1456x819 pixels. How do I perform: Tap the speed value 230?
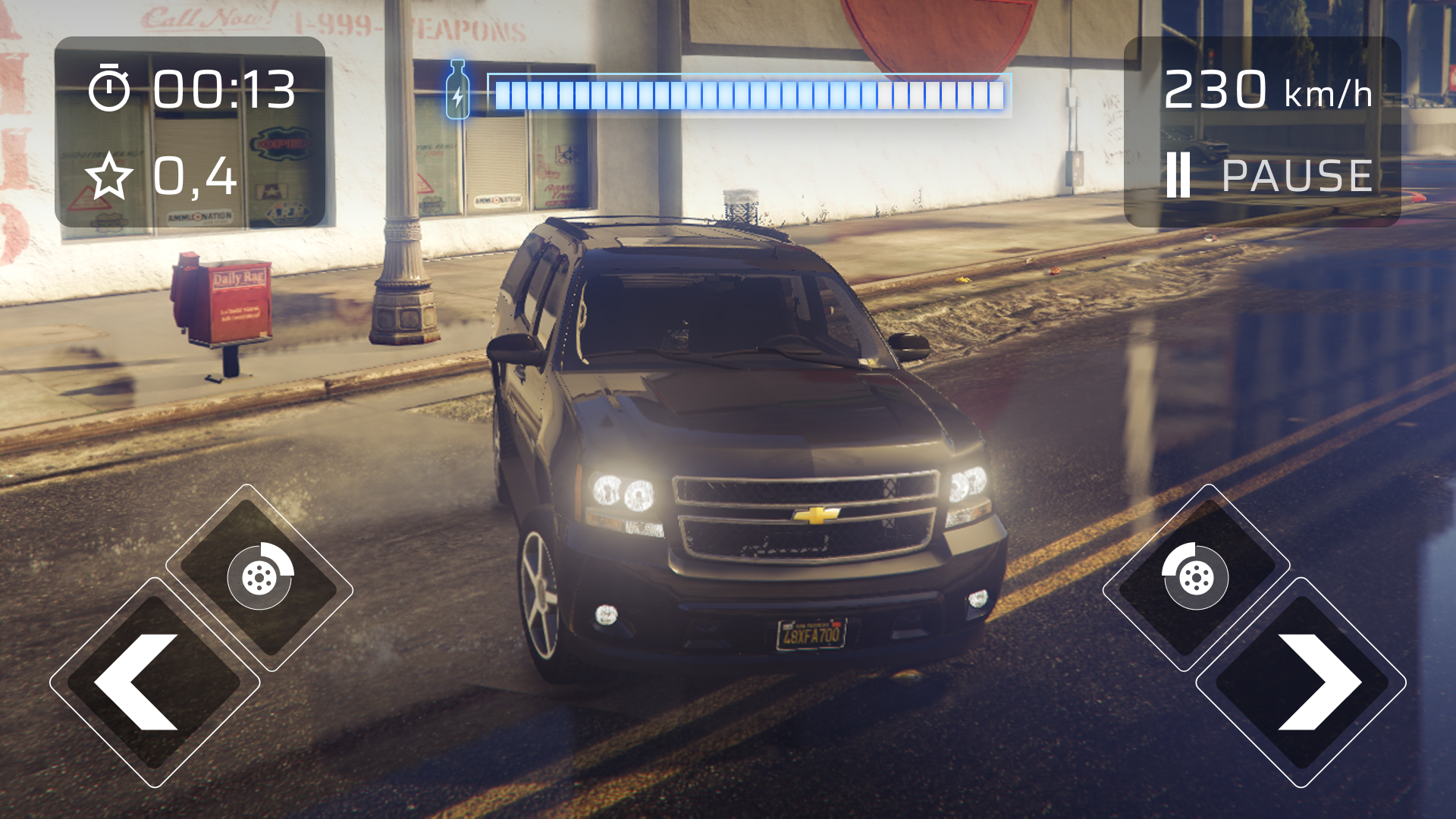(x=1216, y=89)
